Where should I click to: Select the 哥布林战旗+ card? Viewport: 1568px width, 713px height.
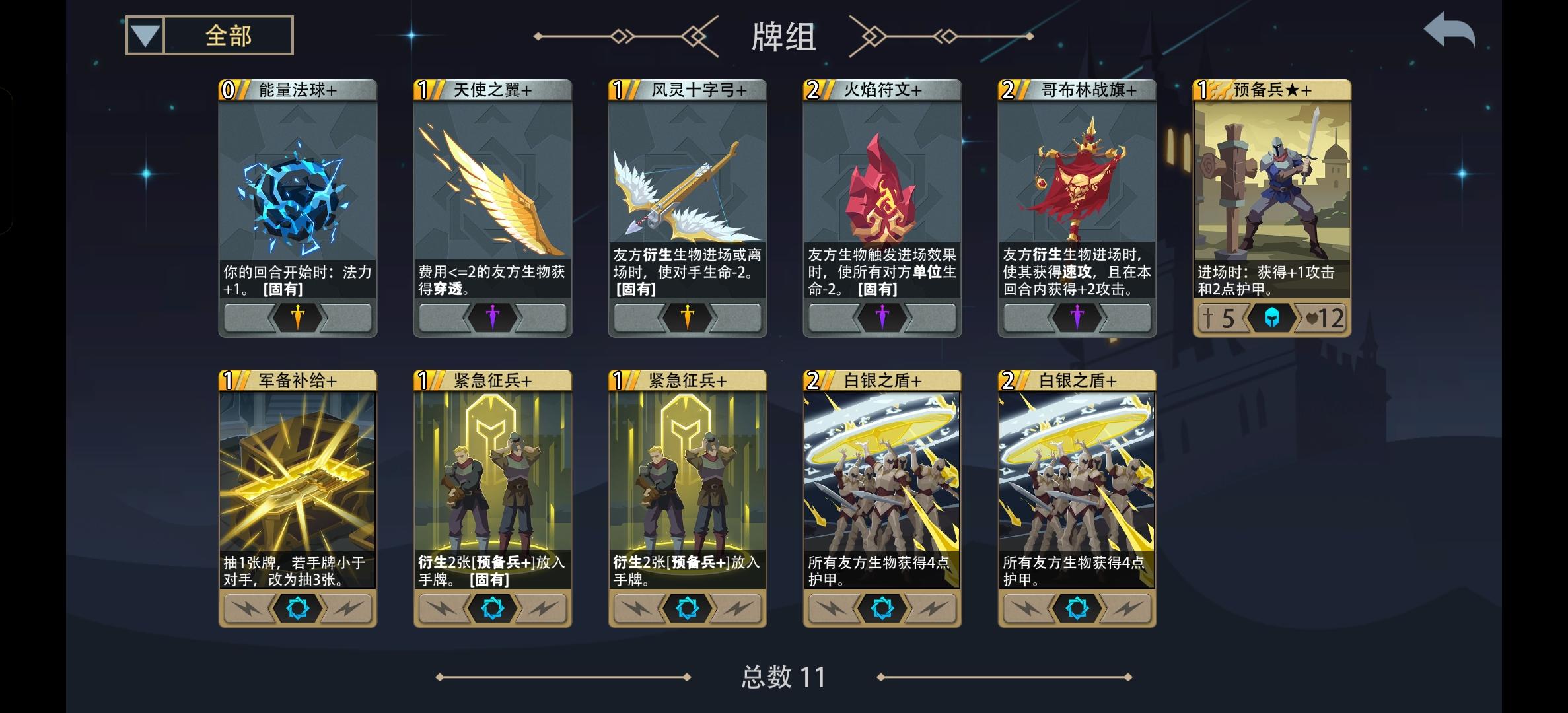tap(1077, 205)
